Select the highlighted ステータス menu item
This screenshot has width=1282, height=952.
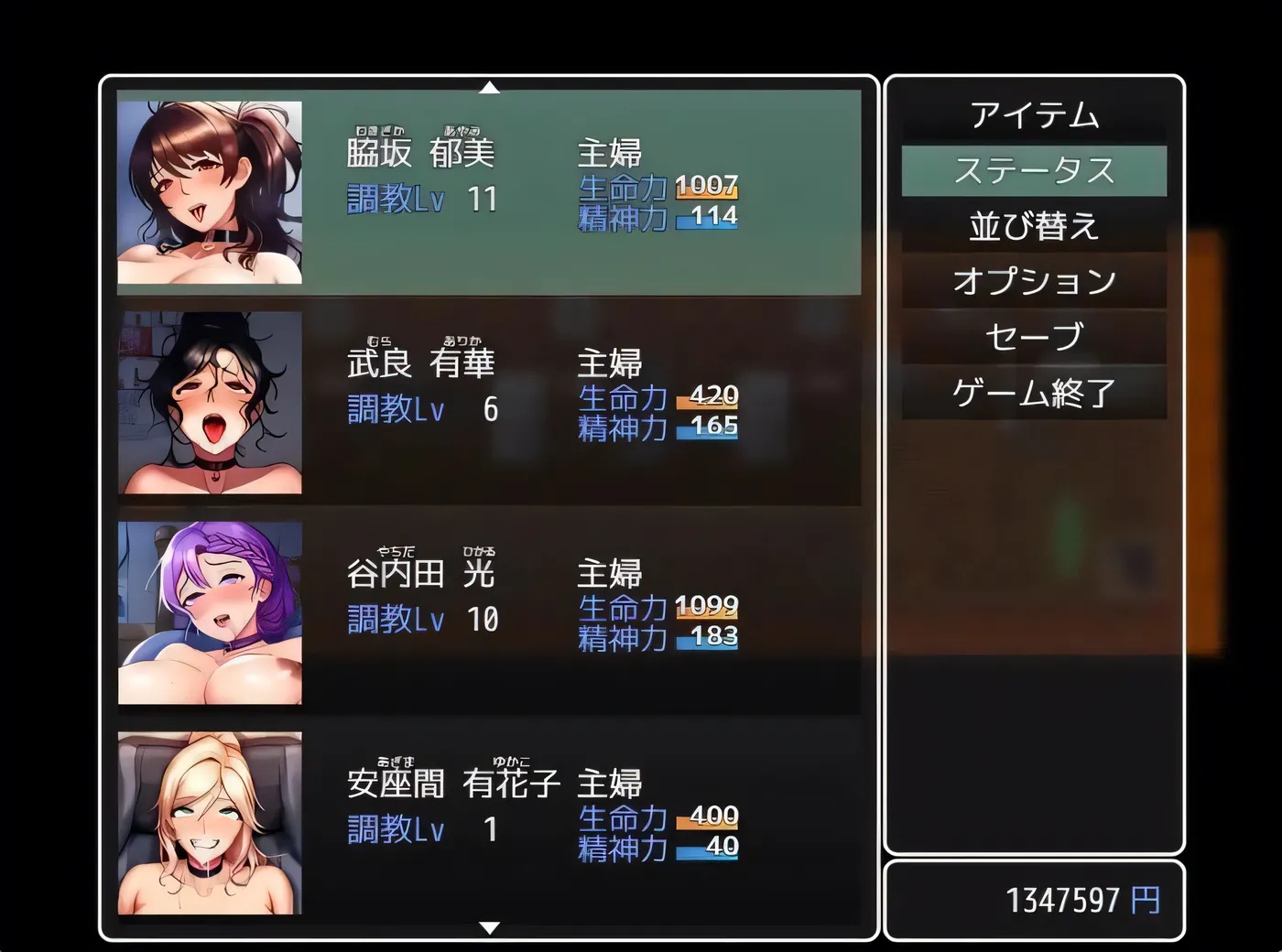pos(1035,170)
